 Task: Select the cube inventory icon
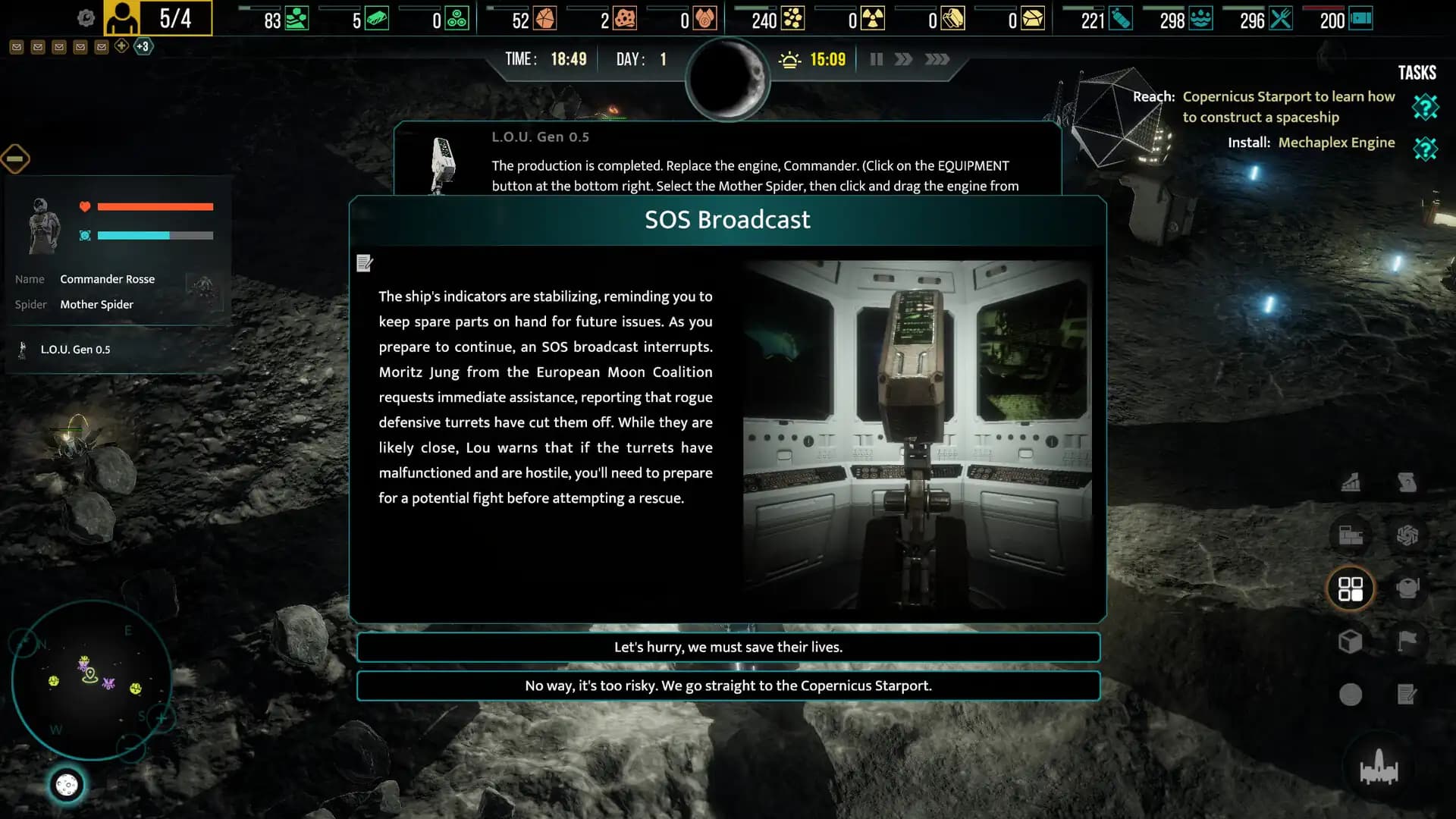pos(1351,642)
